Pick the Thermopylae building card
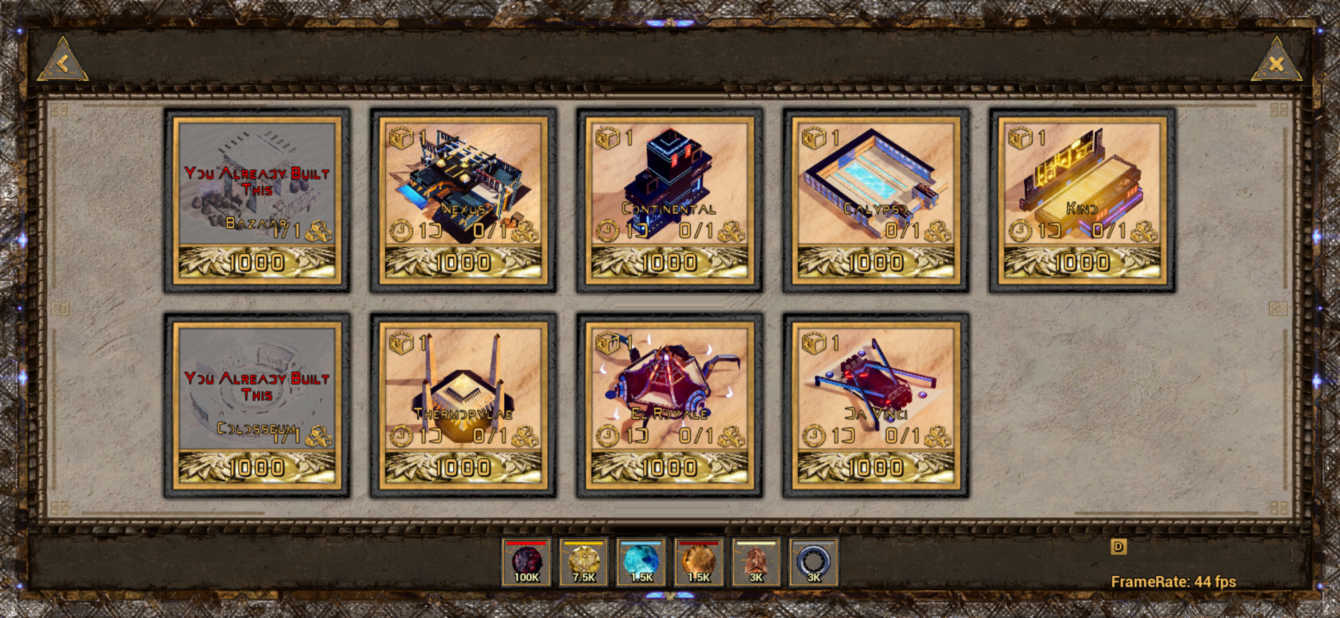 pos(463,405)
